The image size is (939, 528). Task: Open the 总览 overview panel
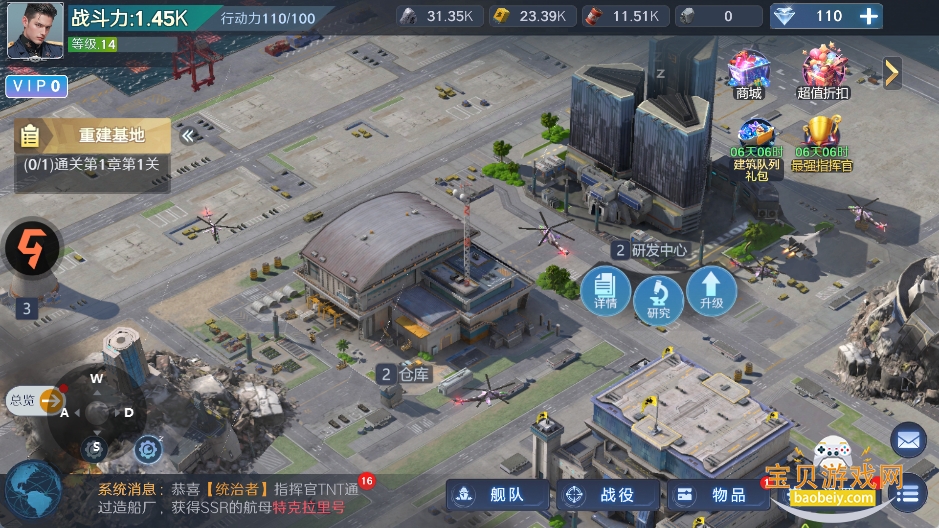tap(35, 401)
